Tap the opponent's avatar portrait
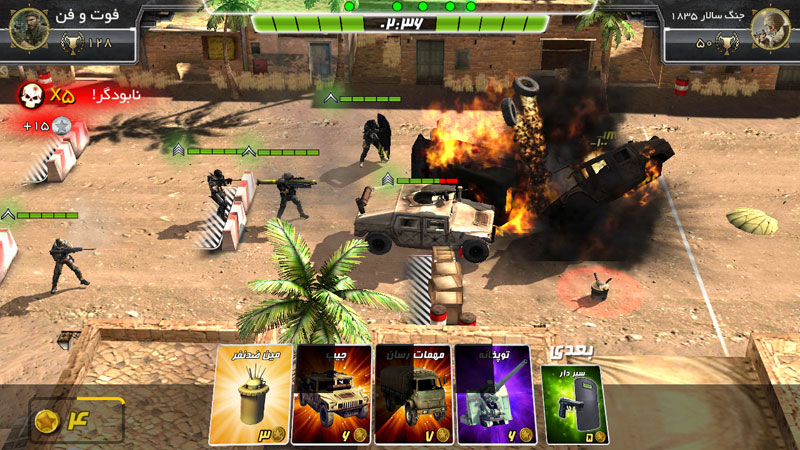The image size is (800, 450). click(x=771, y=28)
